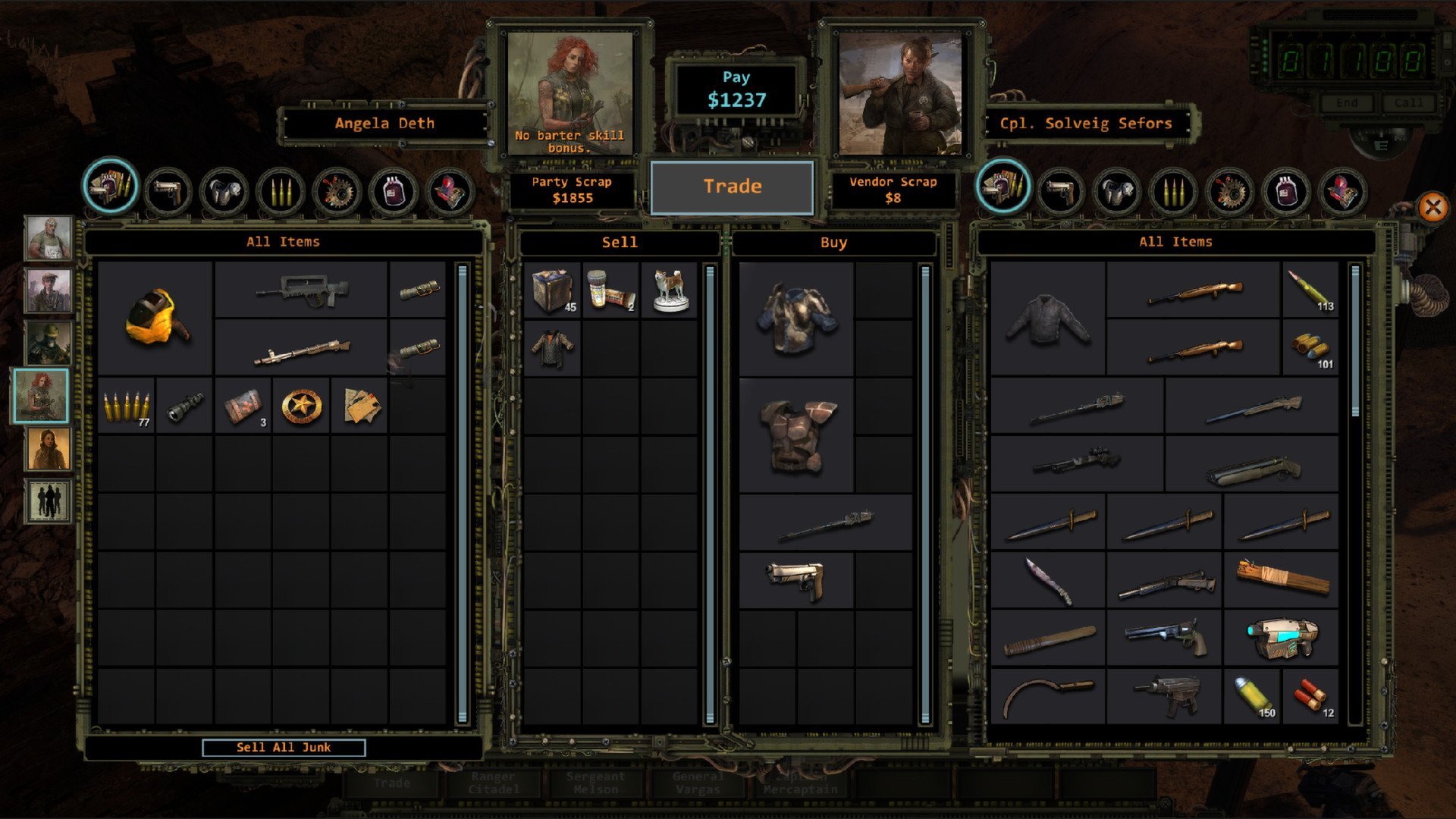Choose the vendor's energy weapon

(x=1281, y=638)
